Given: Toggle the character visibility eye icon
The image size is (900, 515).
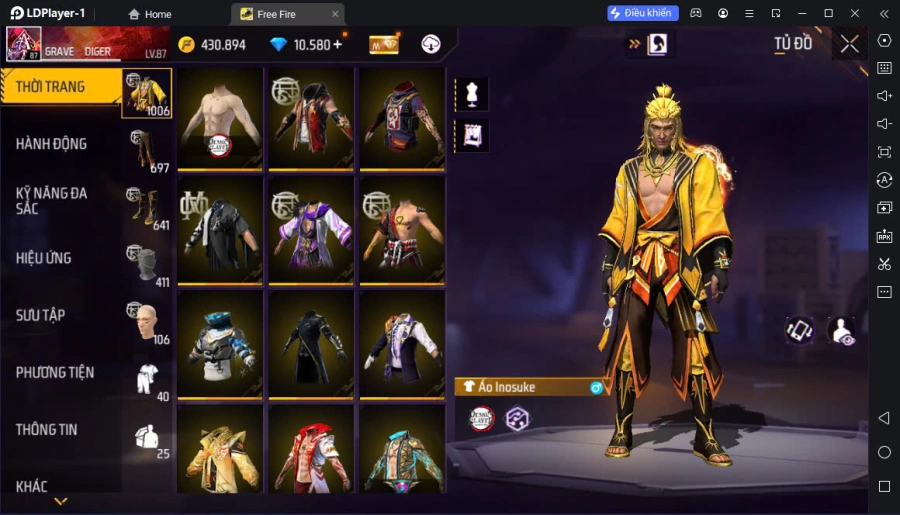Looking at the screenshot, I should [x=842, y=332].
